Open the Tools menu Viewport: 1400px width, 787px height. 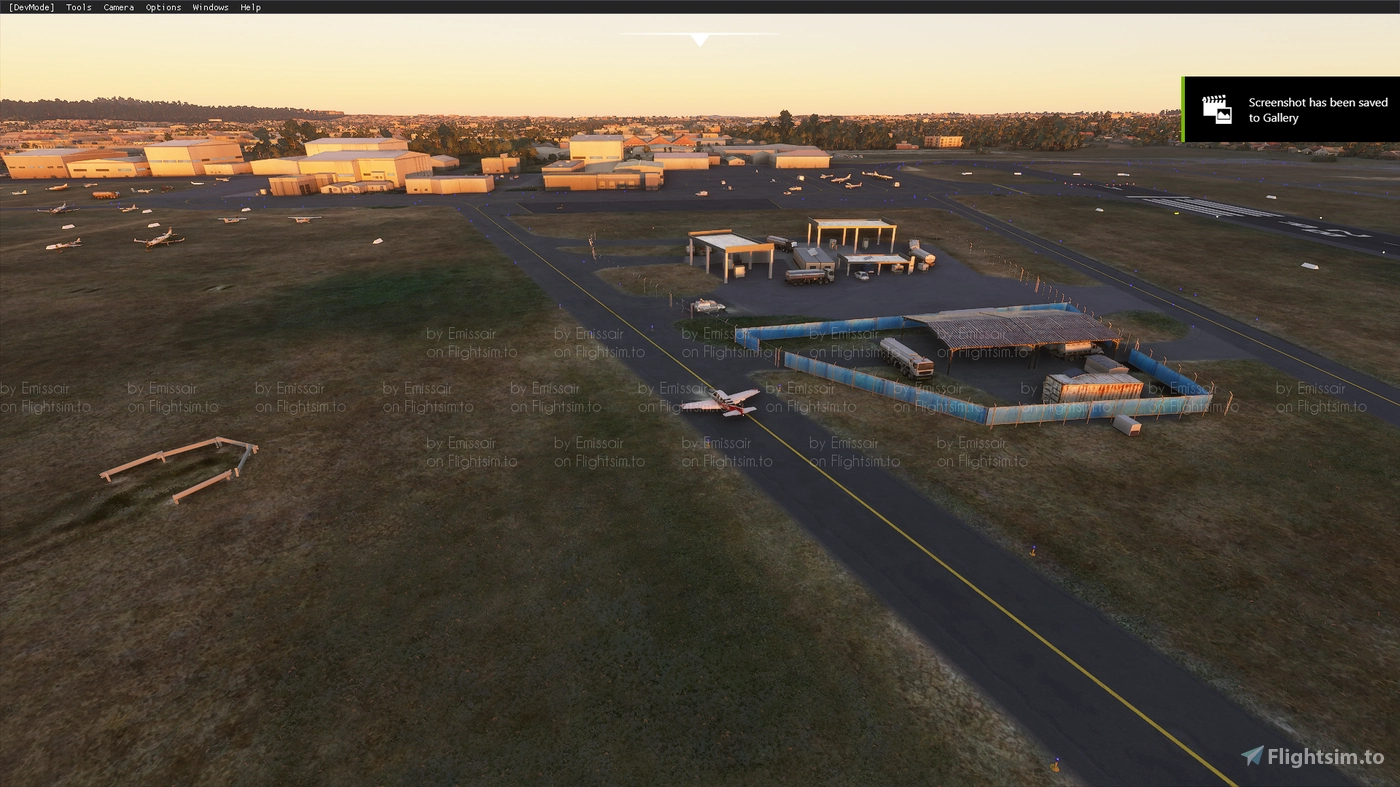point(78,7)
